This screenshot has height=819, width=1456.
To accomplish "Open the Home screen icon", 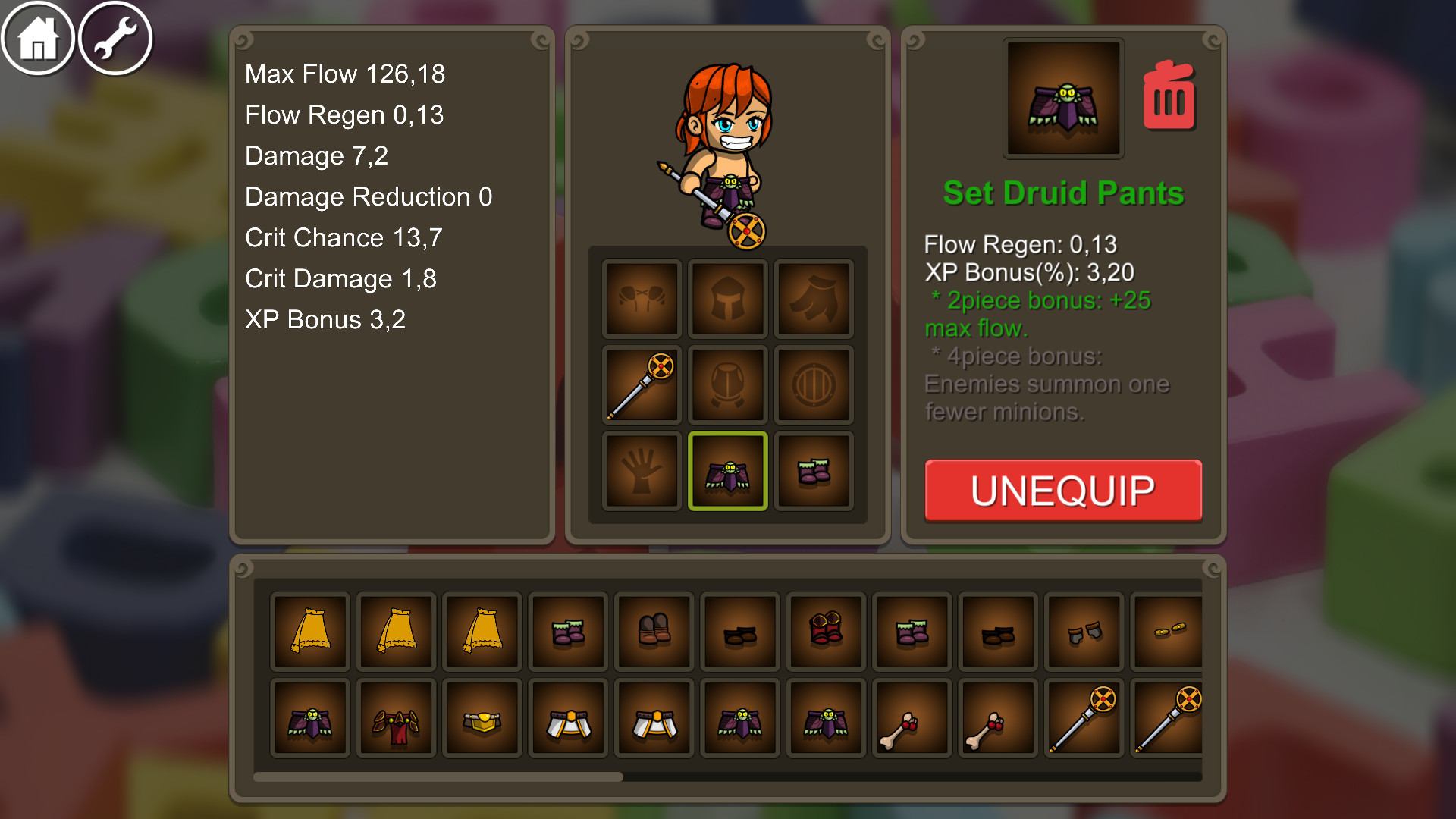I will click(x=36, y=36).
